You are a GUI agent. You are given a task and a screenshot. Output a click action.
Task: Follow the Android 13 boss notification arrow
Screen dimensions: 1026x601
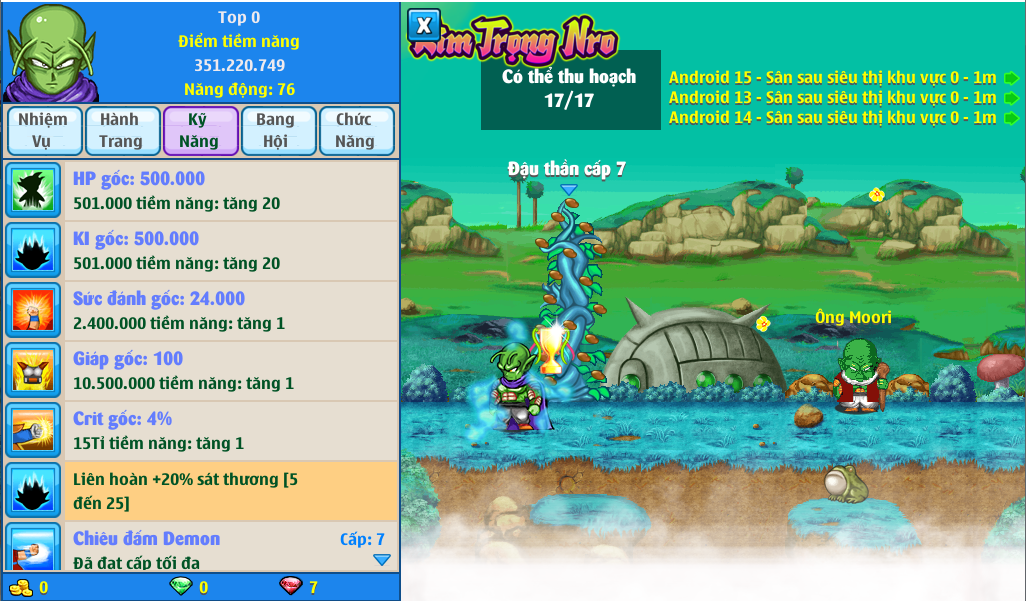pyautogui.click(x=1011, y=98)
